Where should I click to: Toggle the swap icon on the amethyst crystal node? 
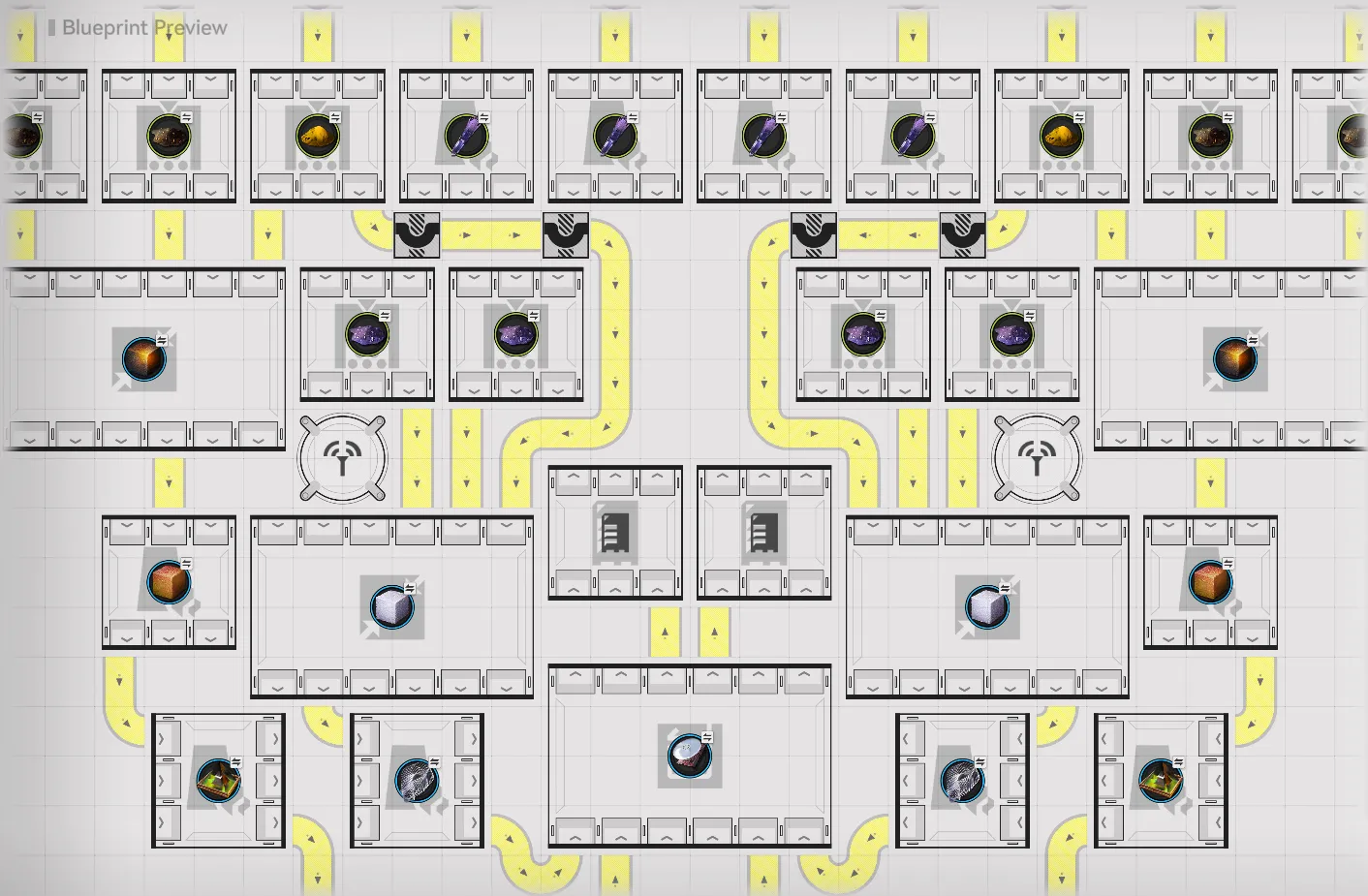385,313
